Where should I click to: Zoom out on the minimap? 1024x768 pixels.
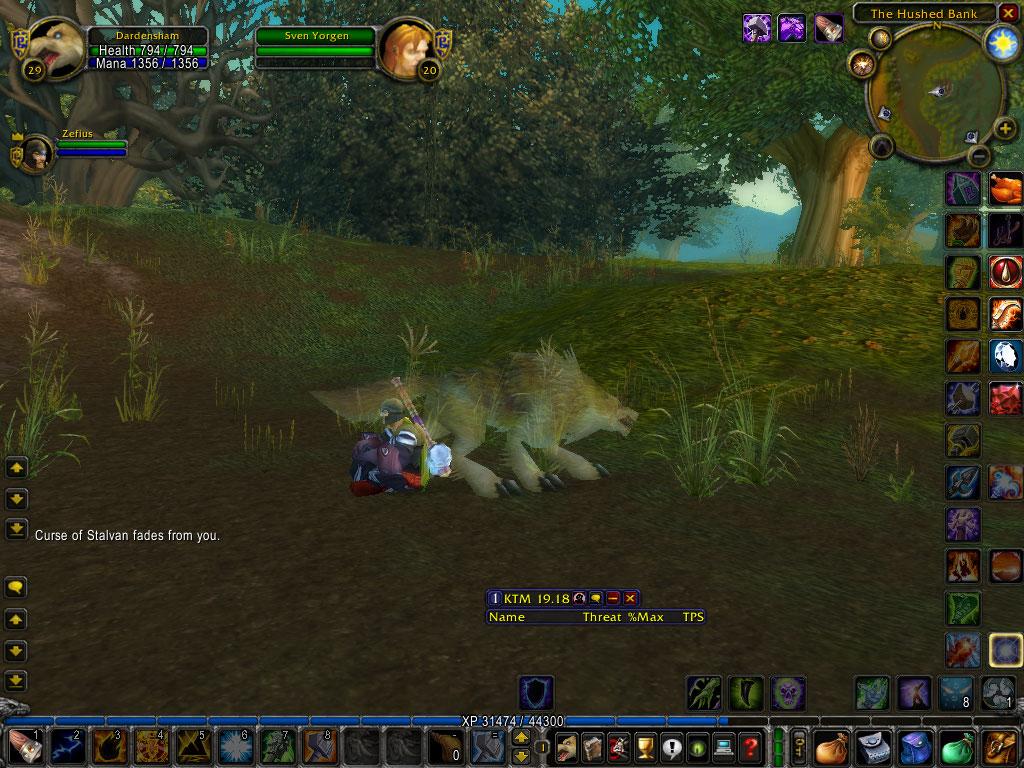[980, 155]
